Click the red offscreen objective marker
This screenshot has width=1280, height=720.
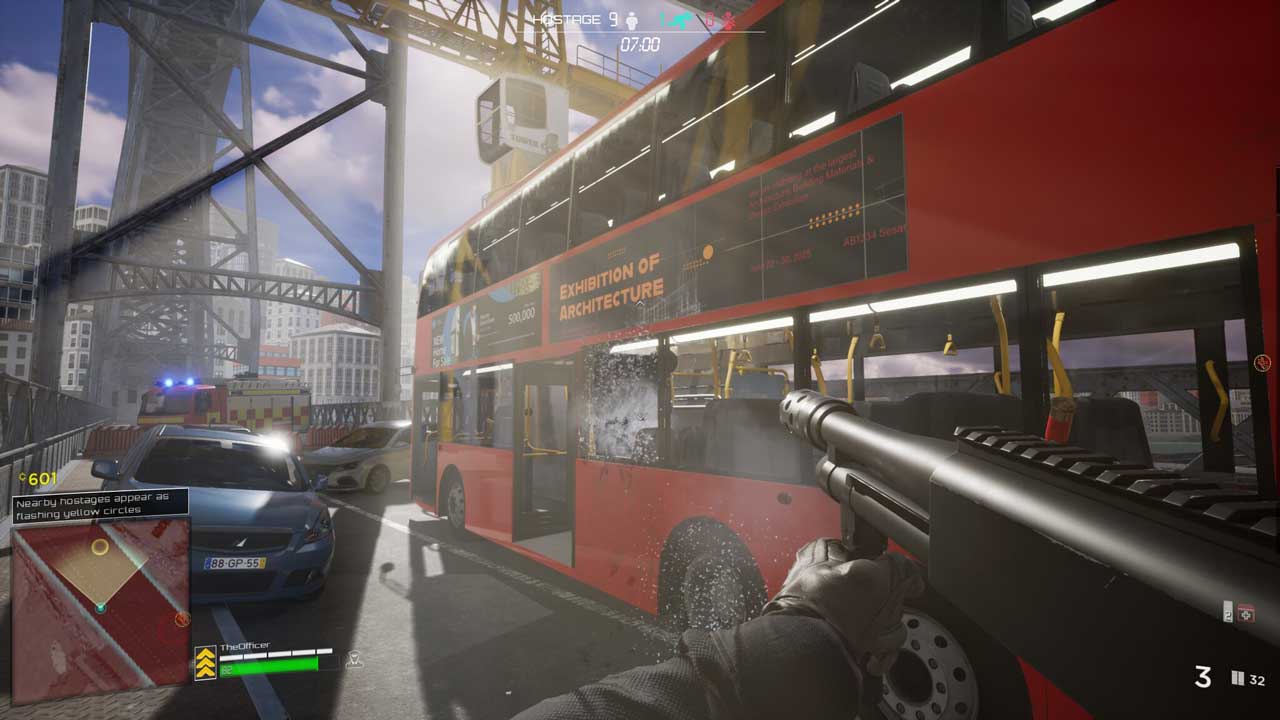[1263, 364]
